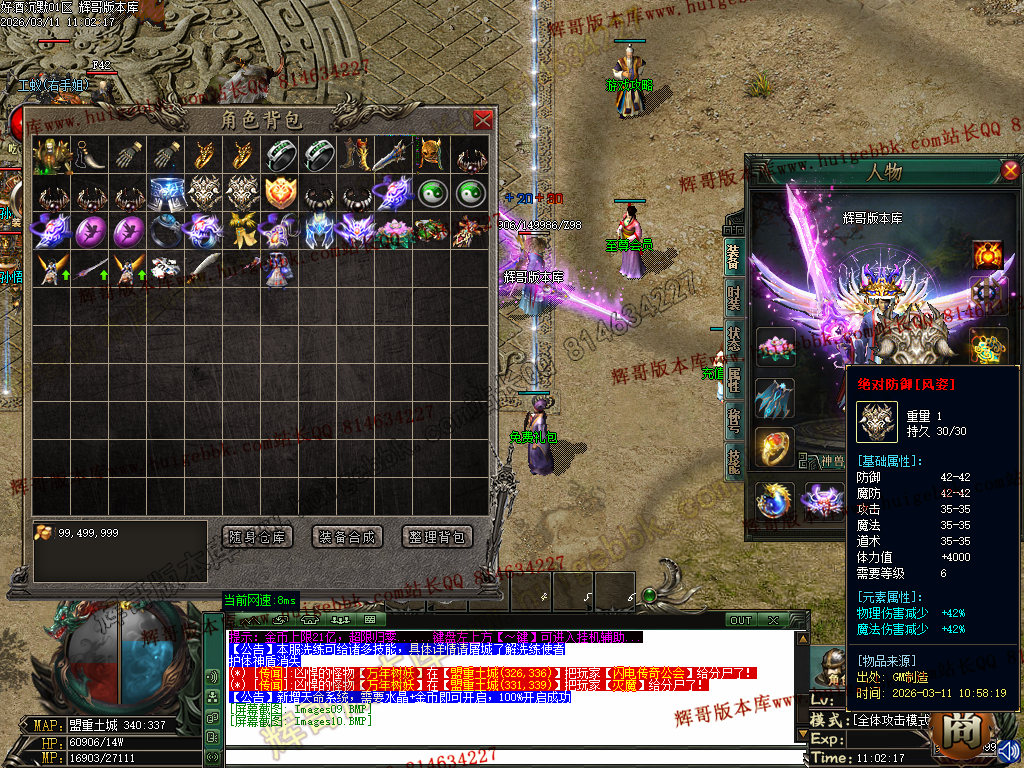Open the 装备合成 equipment synthesis
1024x768 pixels.
coord(347,537)
